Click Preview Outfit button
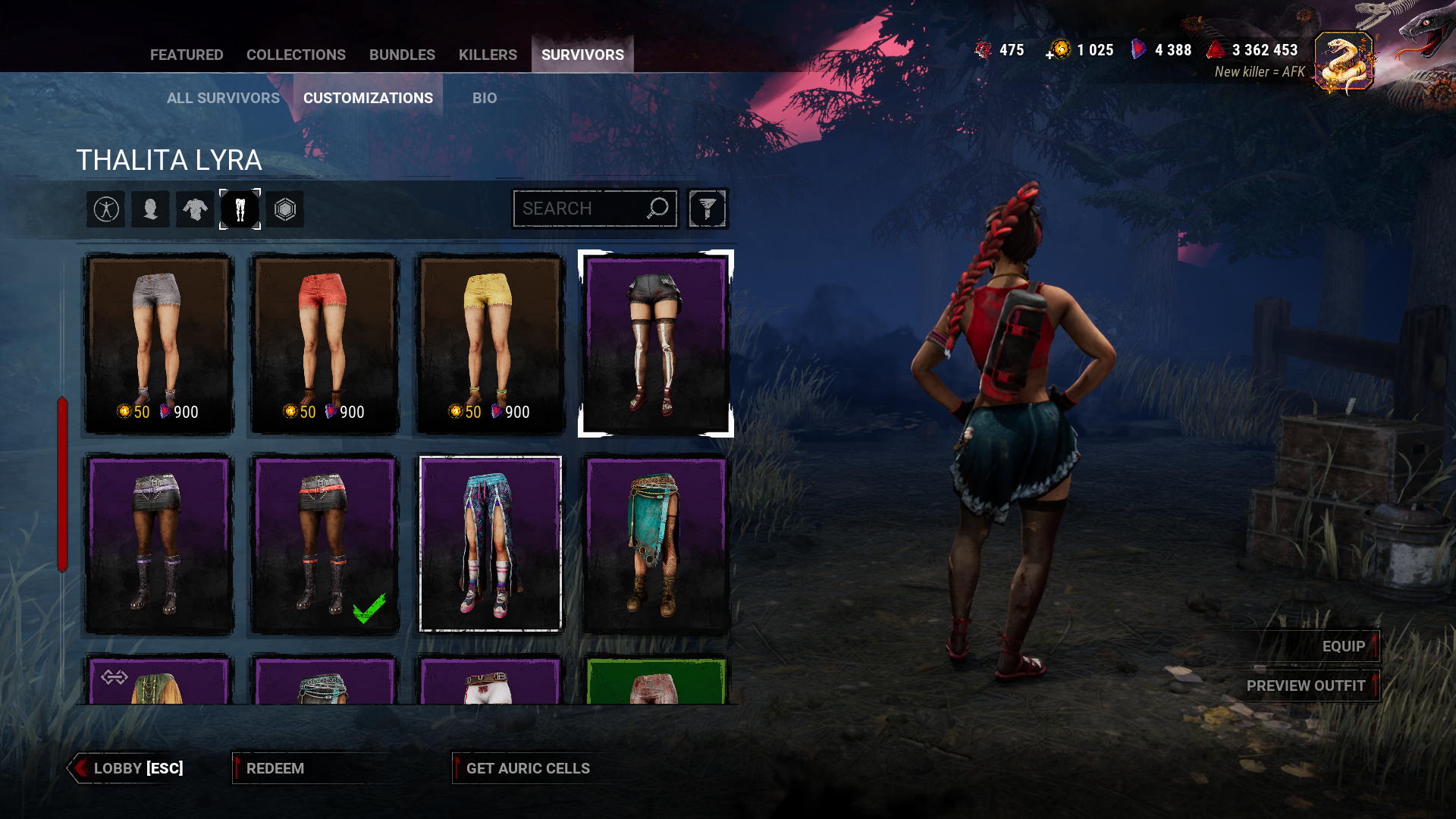Viewport: 1456px width, 819px height. 1305,686
